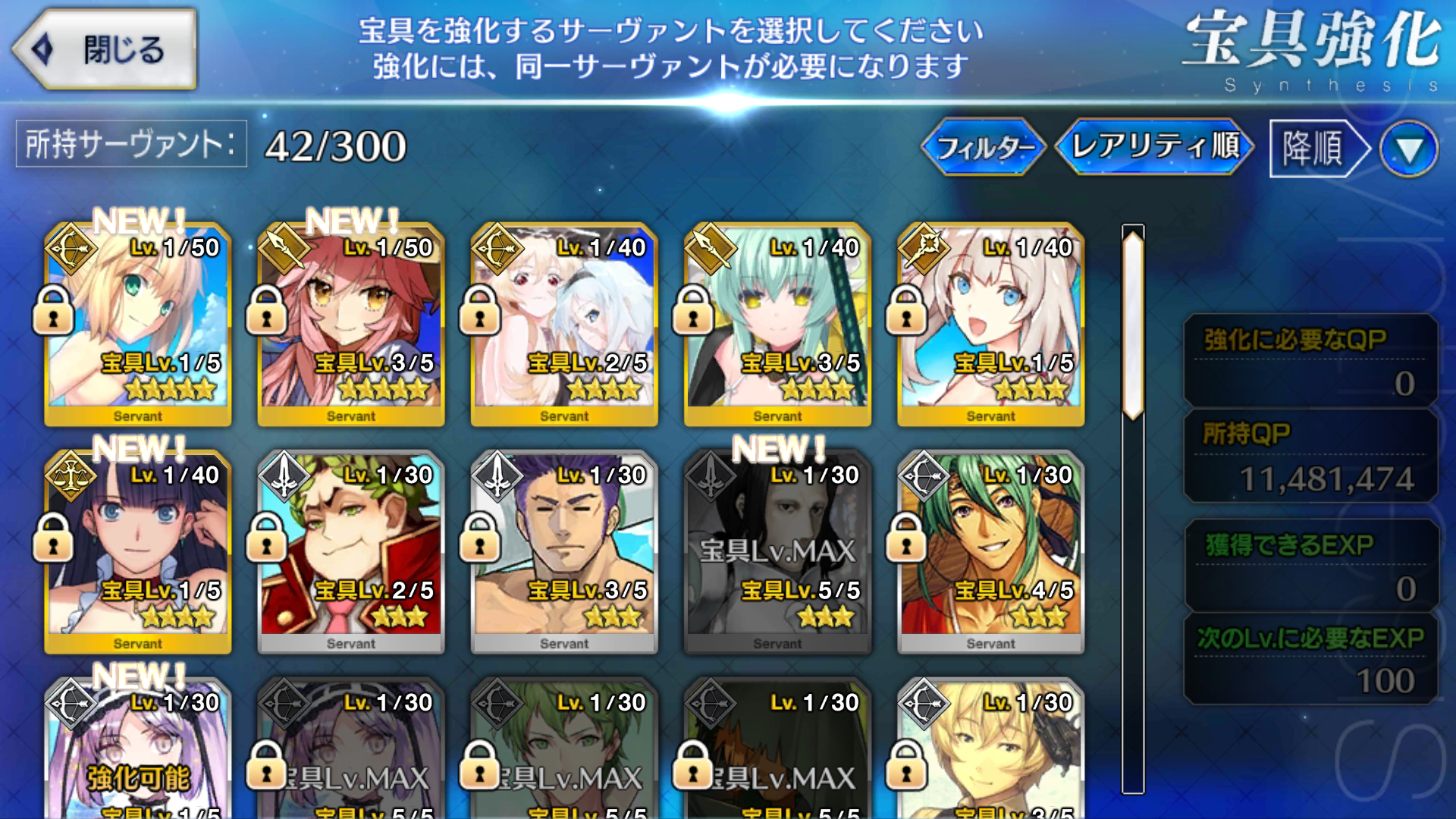Pick the green-haired archer with 宝具Lv.4/5
The height and width of the screenshot is (819, 1456).
(x=990, y=552)
